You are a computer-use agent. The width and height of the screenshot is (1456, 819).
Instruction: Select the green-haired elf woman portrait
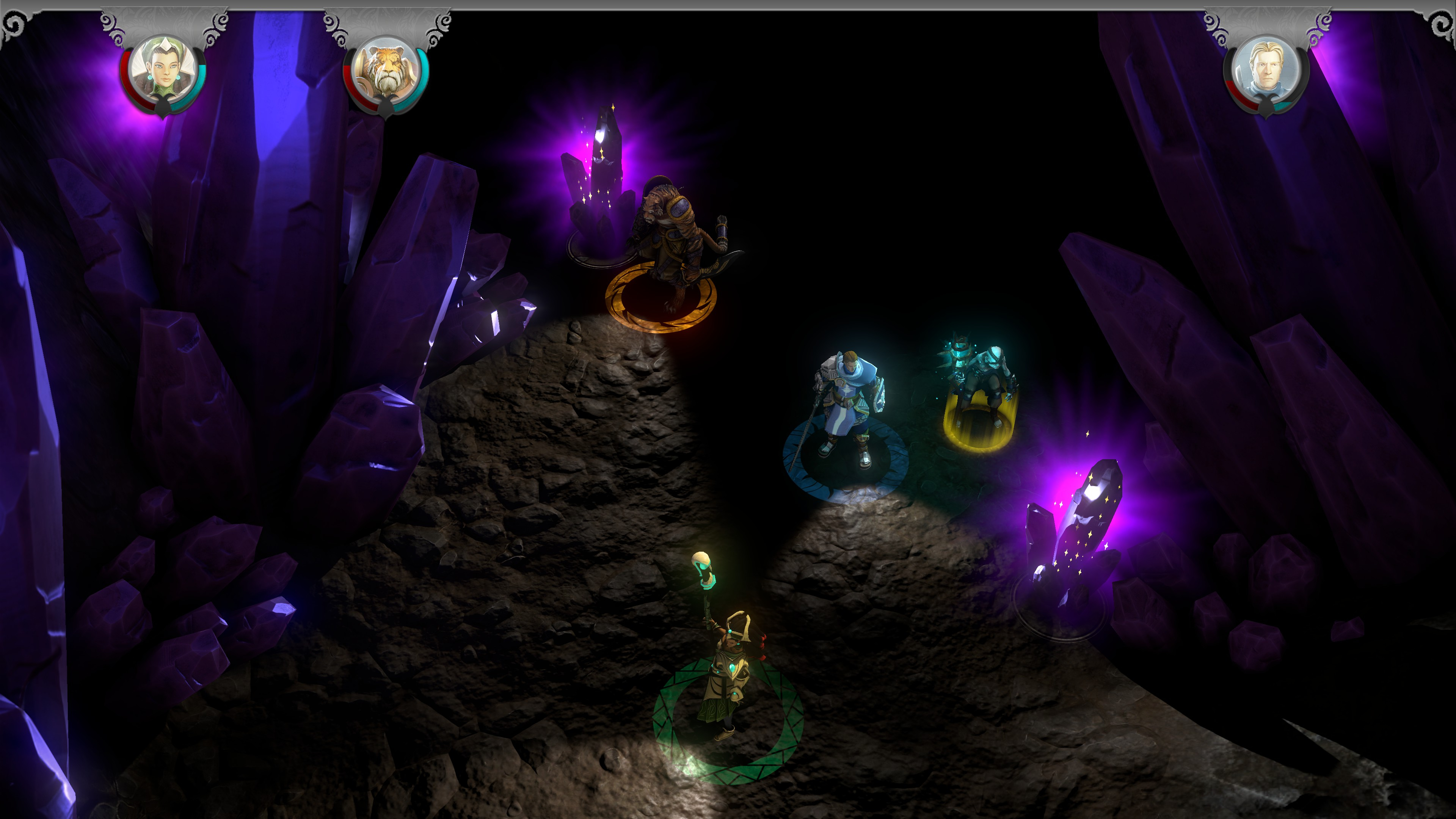point(163,70)
